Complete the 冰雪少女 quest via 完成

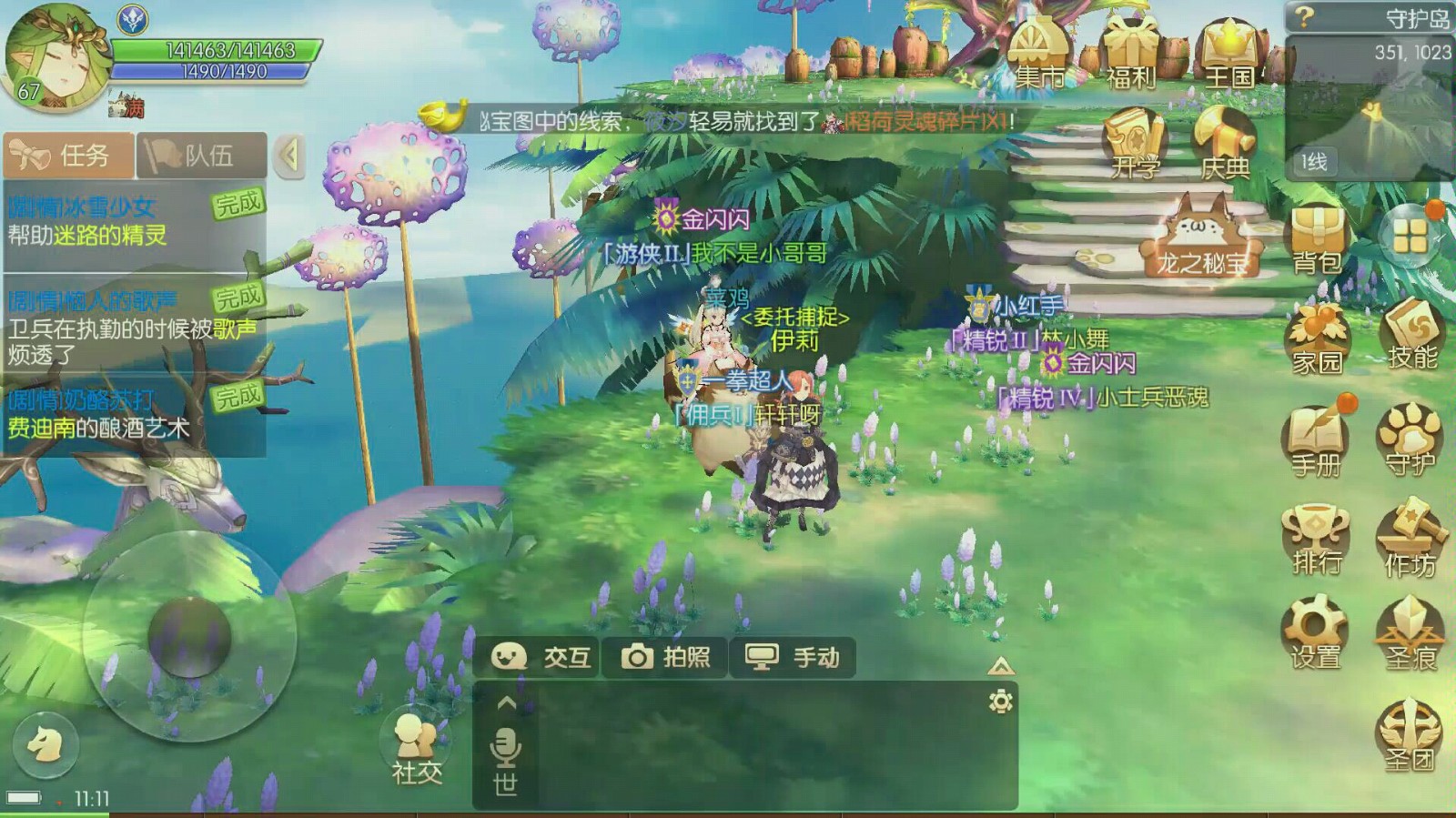(x=239, y=204)
